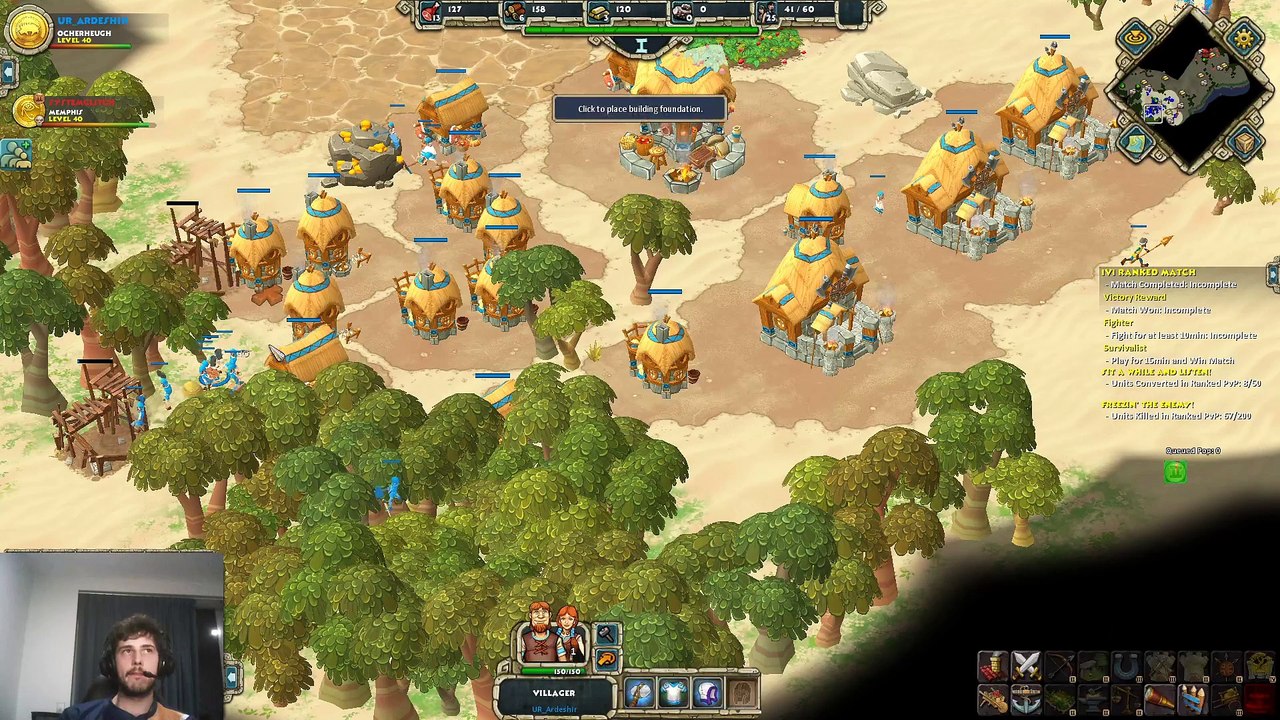Select the purple cloth gear slot

point(707,692)
